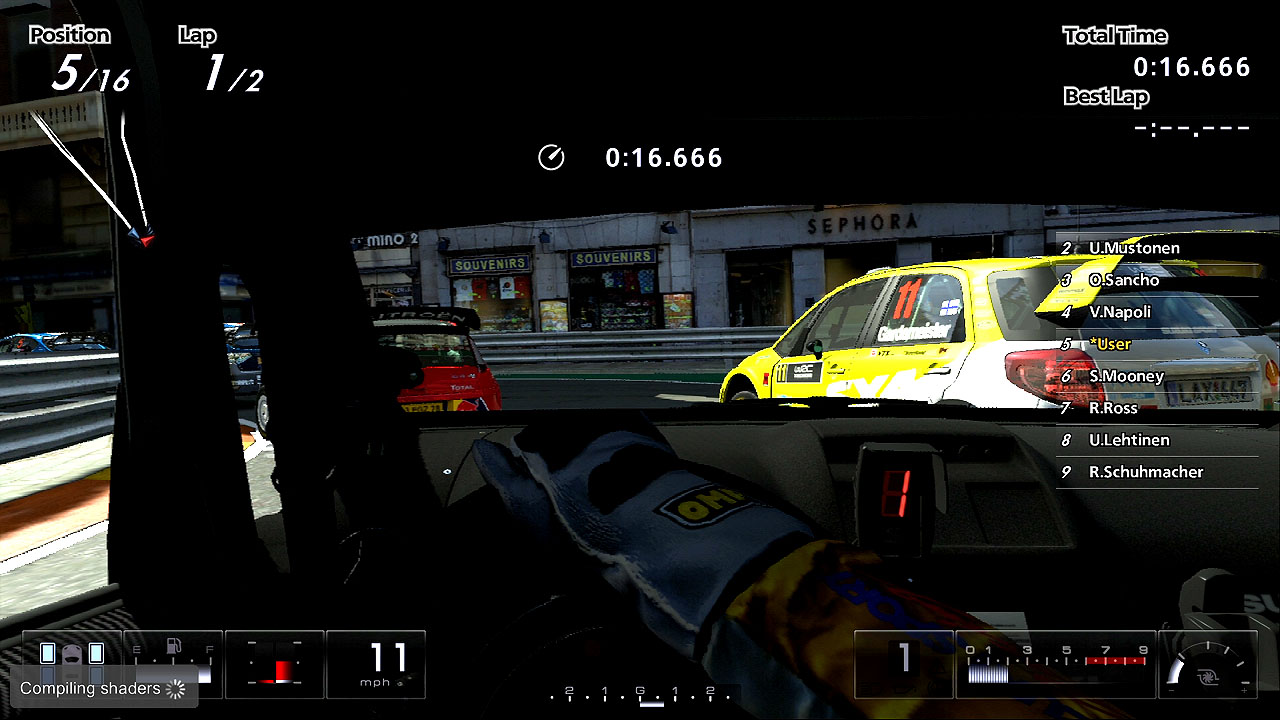Click the fuel gauge panel
The height and width of the screenshot is (720, 1280).
(173, 664)
